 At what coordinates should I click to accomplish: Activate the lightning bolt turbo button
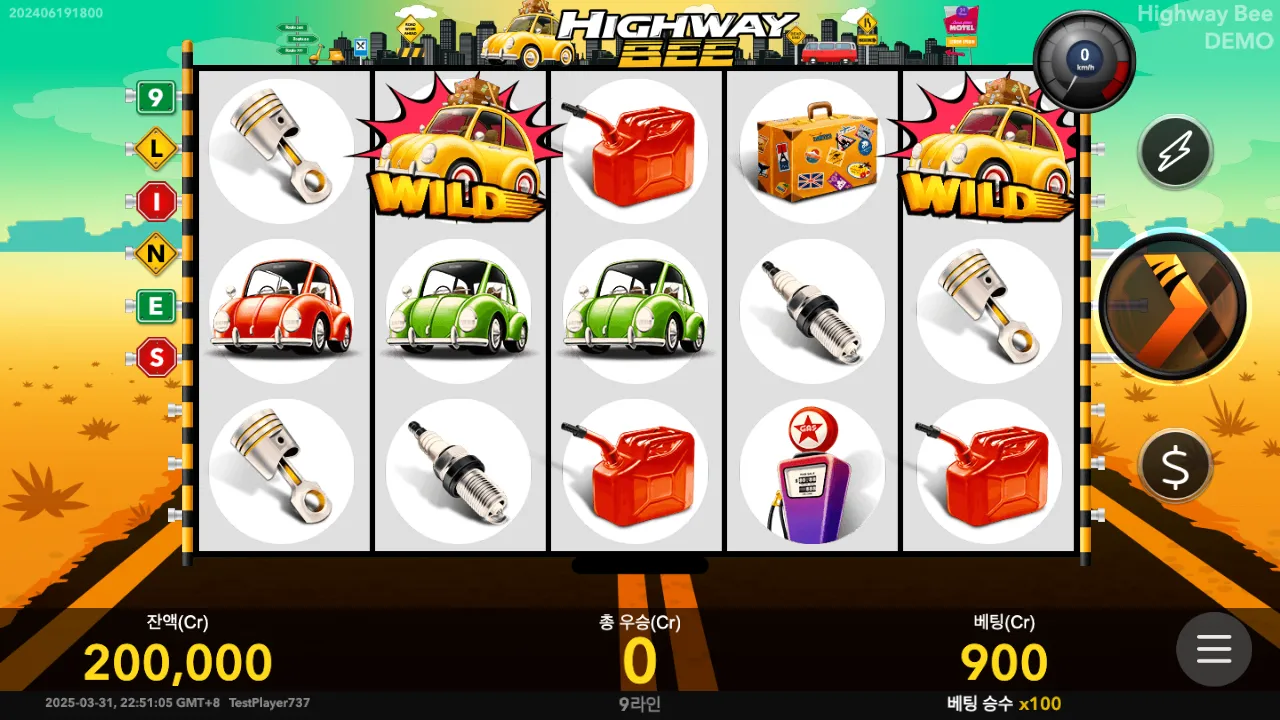click(1175, 152)
